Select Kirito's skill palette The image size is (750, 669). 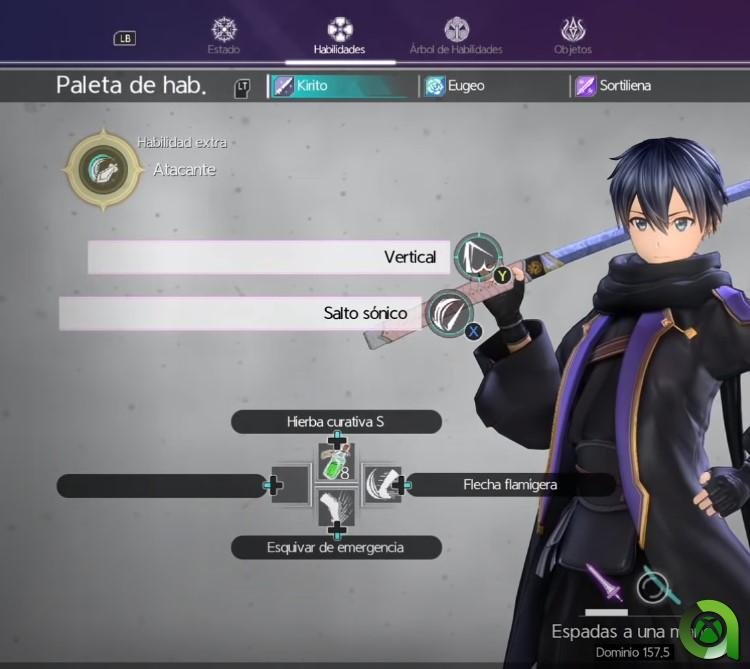[x=342, y=86]
